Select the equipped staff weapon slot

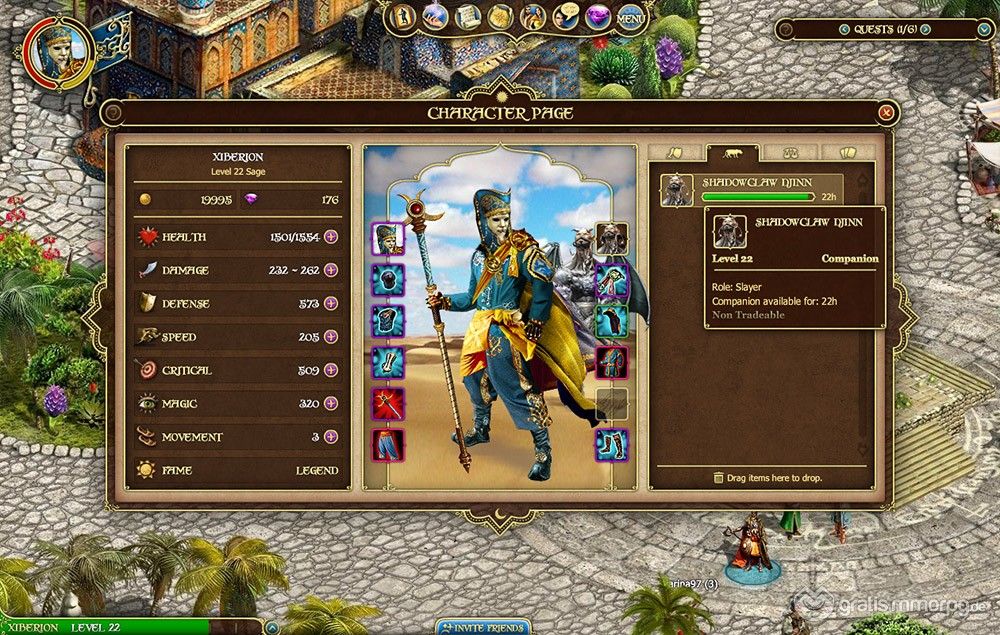point(388,403)
